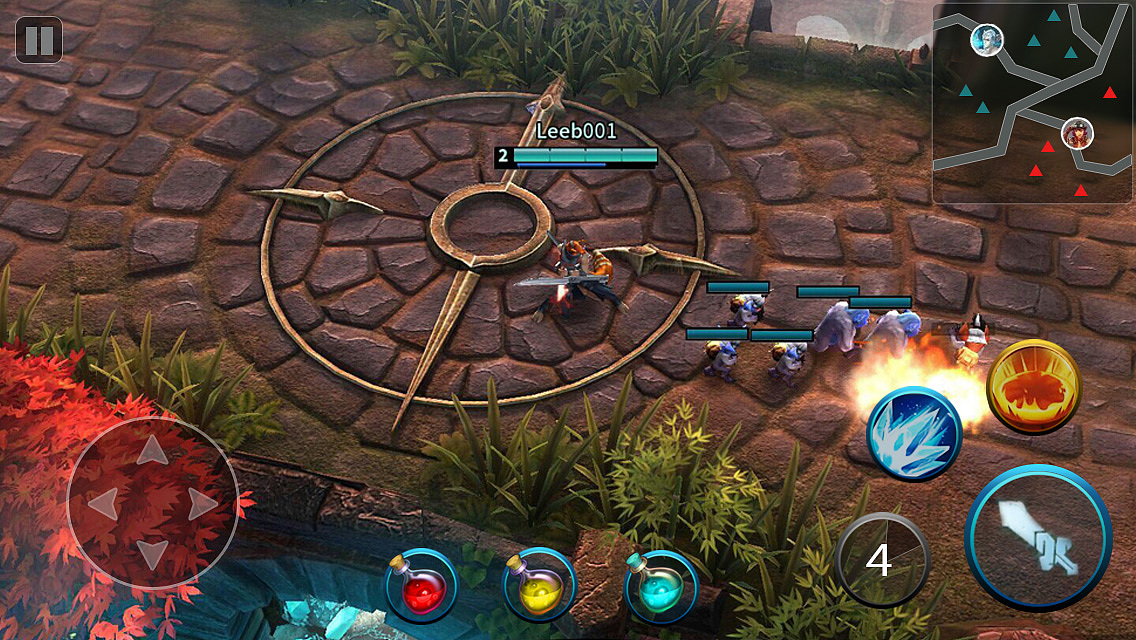Viewport: 1136px width, 640px height.
Task: Use the red health potion
Action: coord(421,586)
